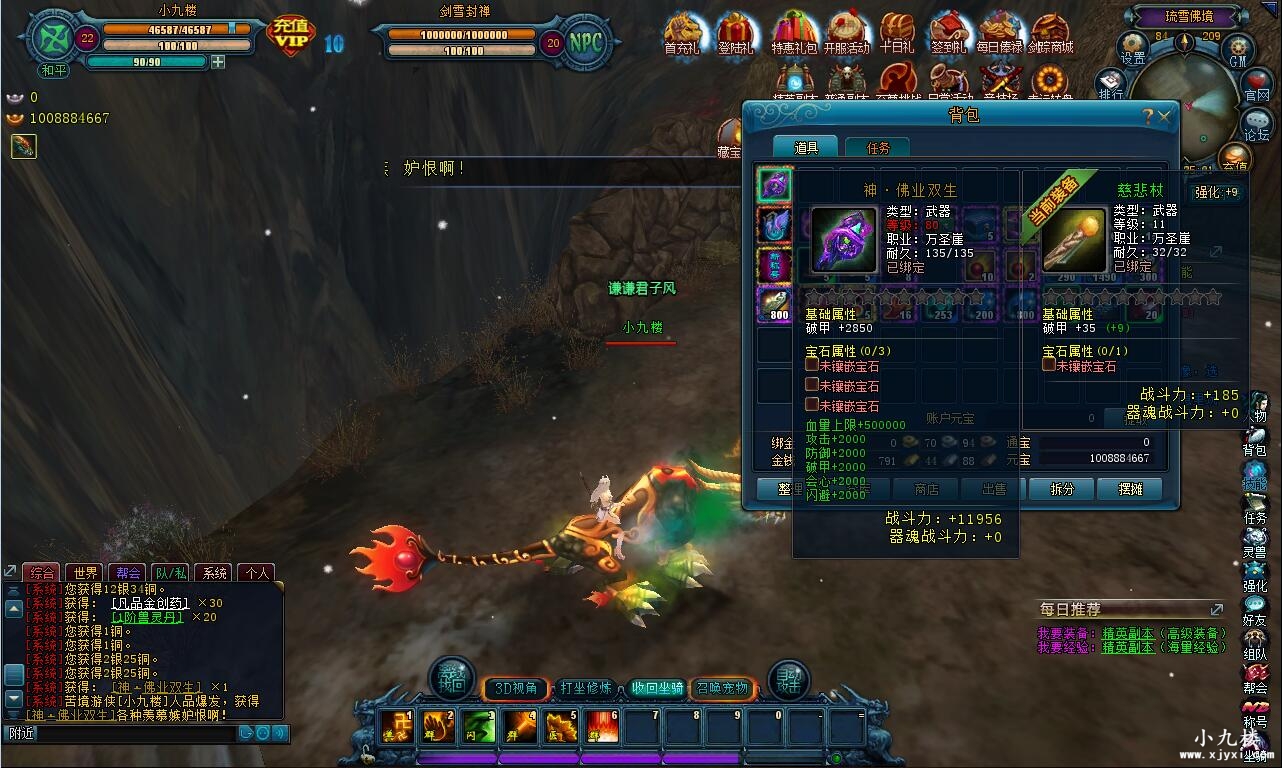Activate 打坐修炼 meditation button
1282x768 pixels.
pos(585,688)
